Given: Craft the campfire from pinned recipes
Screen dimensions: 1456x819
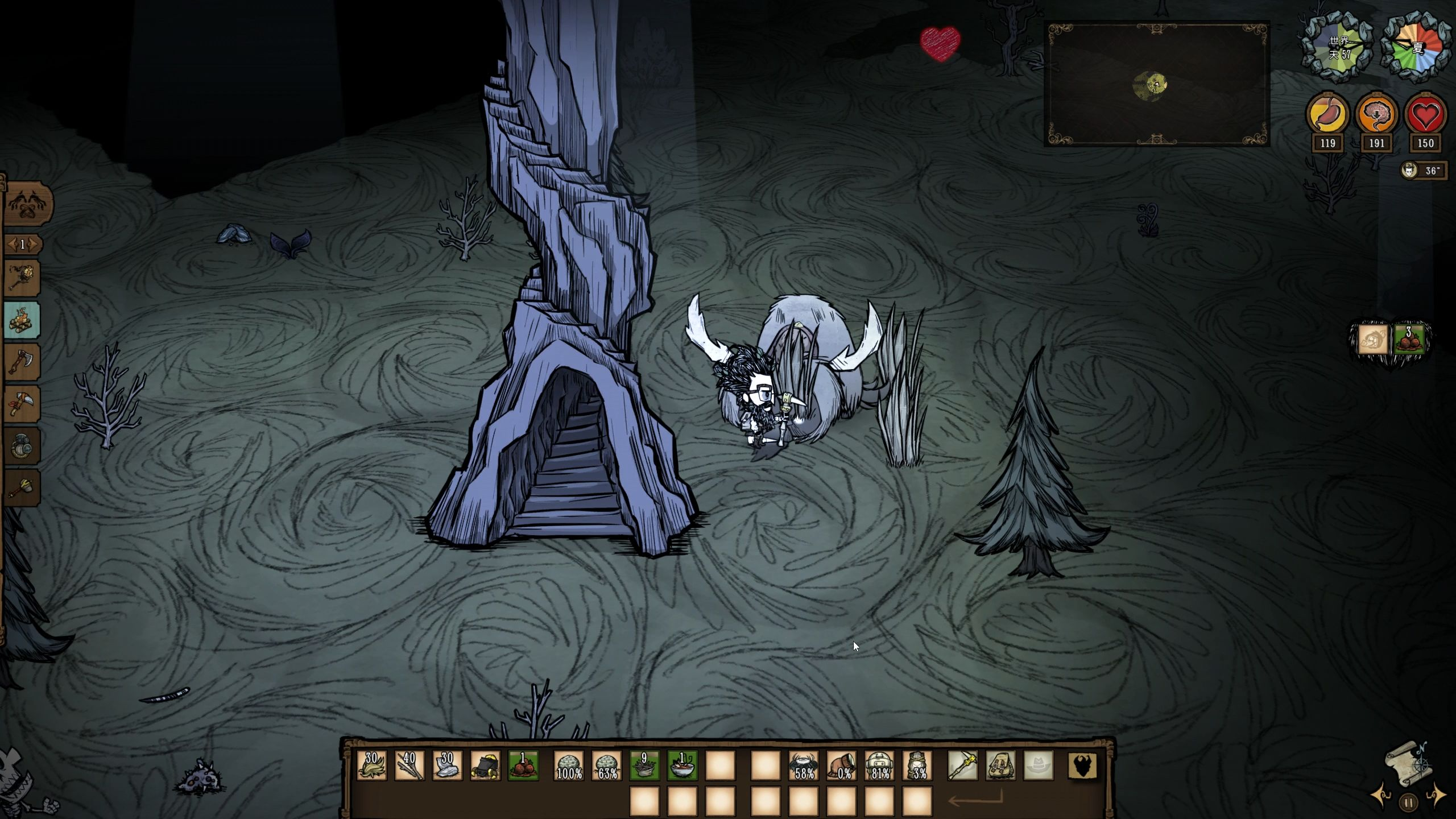Looking at the screenshot, I should (x=23, y=320).
